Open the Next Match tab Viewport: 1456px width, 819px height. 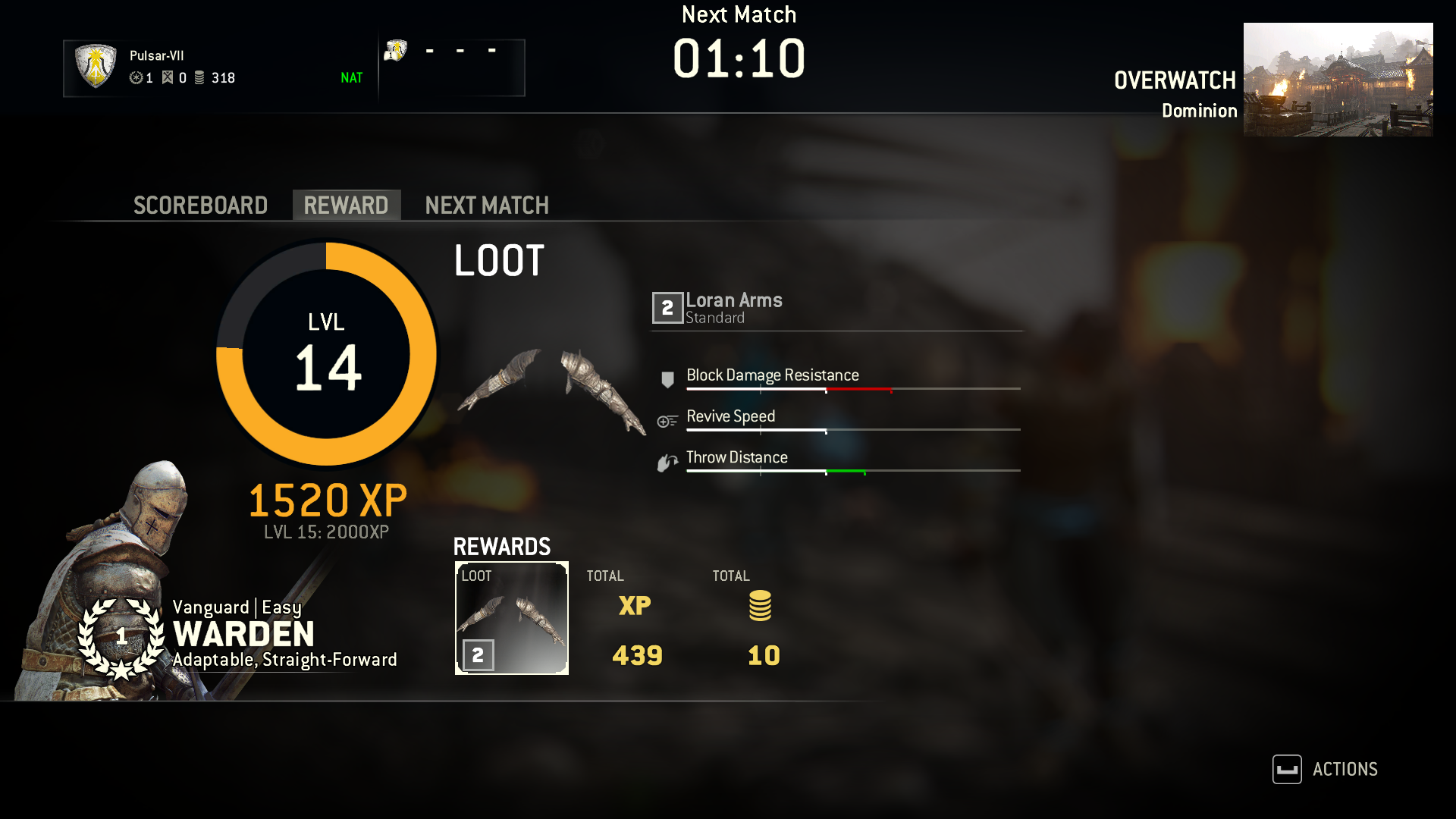(486, 206)
